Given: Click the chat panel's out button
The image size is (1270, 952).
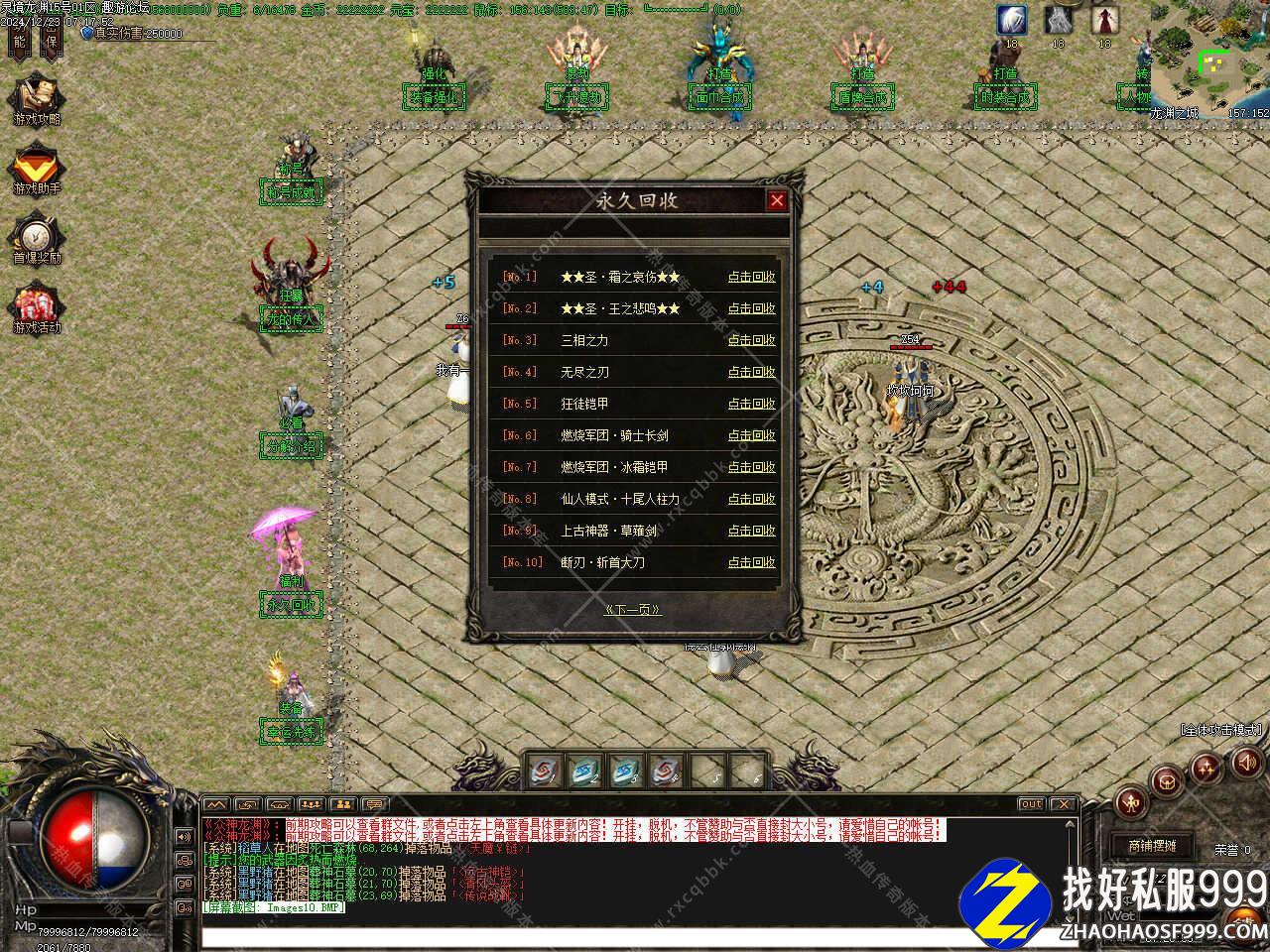Looking at the screenshot, I should coord(1031,804).
